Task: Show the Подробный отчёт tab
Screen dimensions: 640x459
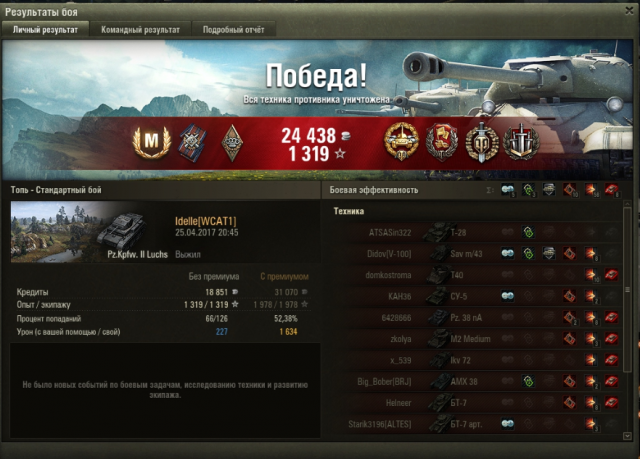Action: point(231,30)
